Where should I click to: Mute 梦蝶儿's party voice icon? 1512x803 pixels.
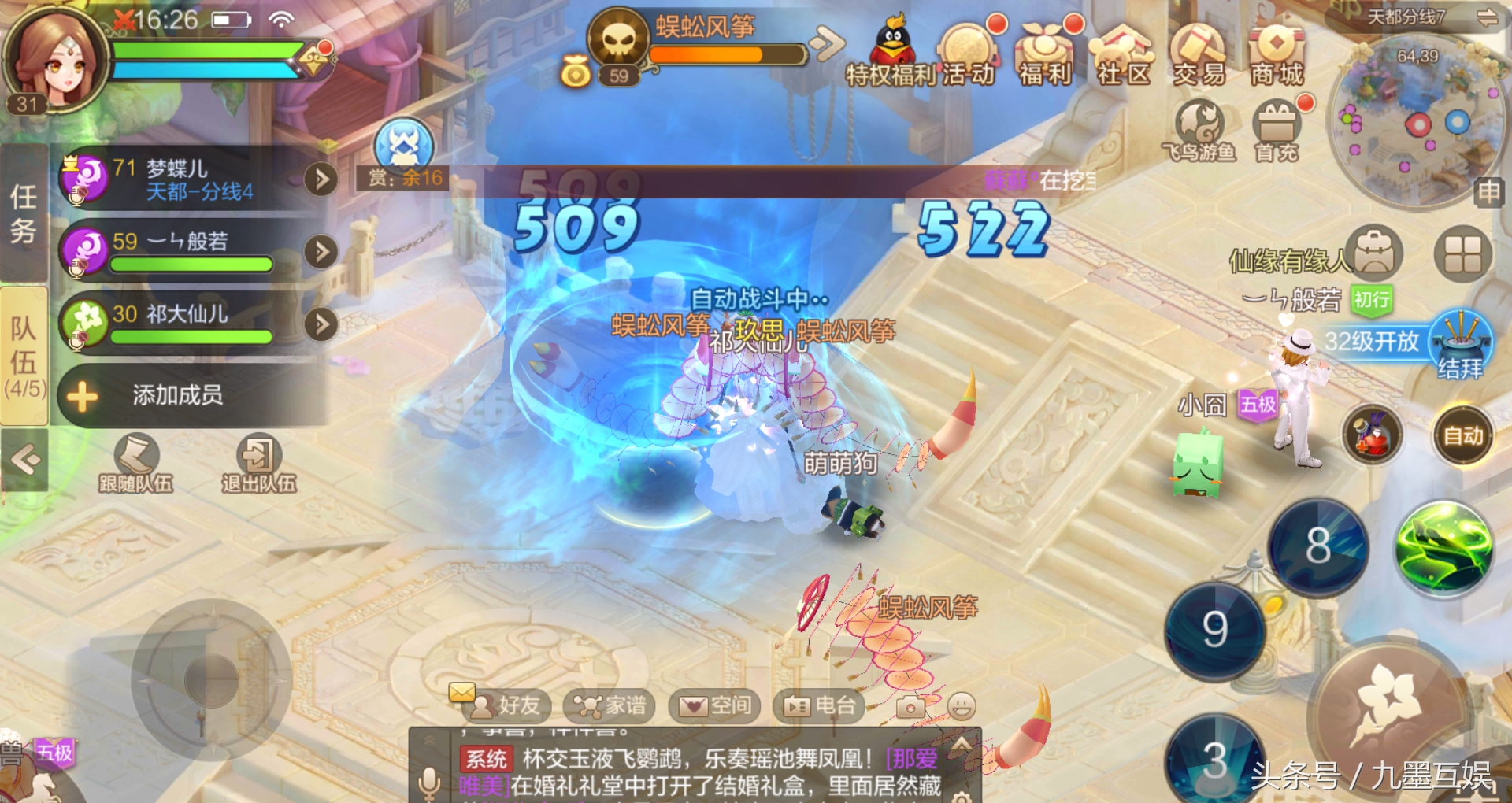(76, 197)
